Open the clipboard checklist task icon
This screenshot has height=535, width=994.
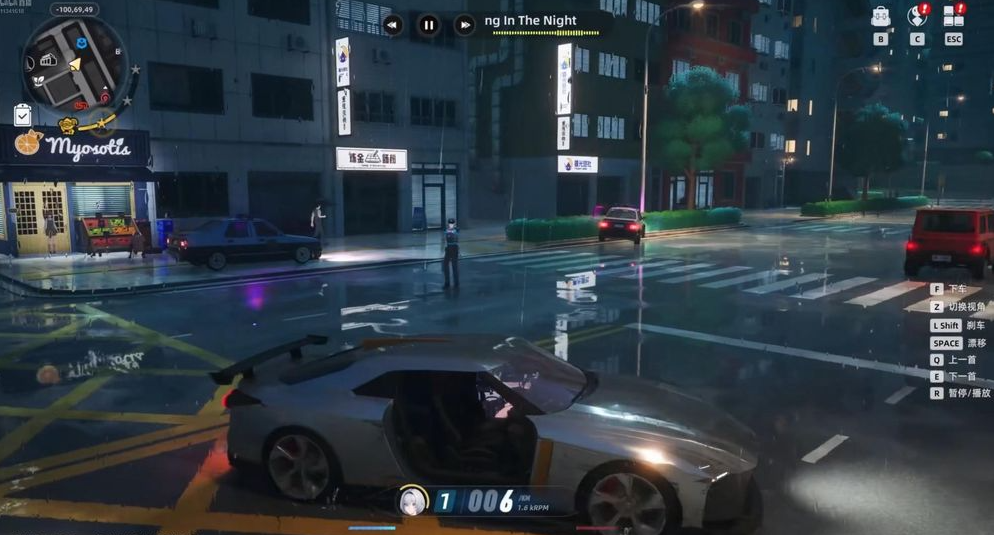coord(23,115)
